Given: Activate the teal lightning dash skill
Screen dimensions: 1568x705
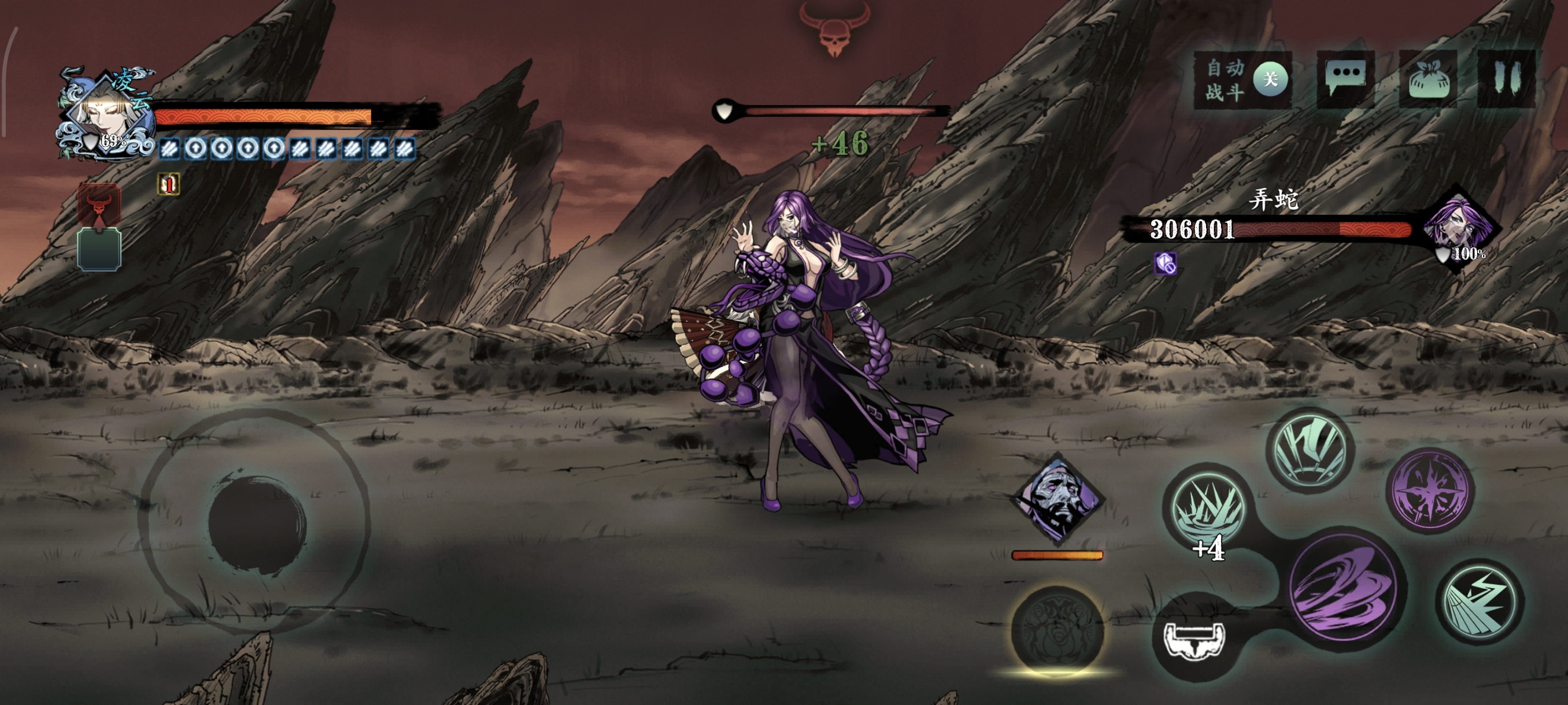Looking at the screenshot, I should click(1480, 602).
